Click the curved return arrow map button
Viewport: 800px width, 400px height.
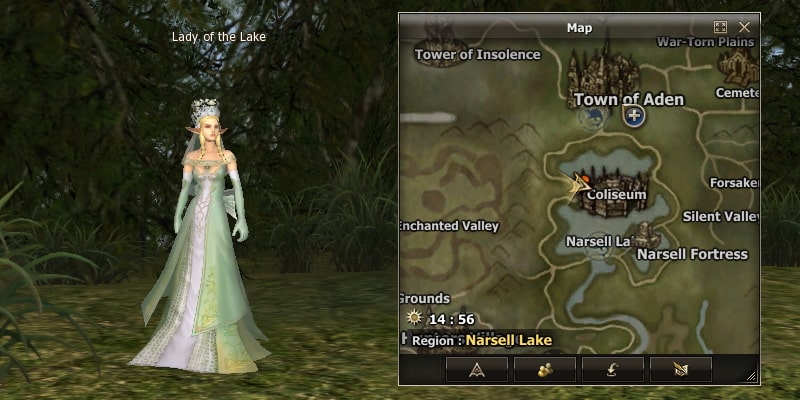pyautogui.click(x=613, y=369)
